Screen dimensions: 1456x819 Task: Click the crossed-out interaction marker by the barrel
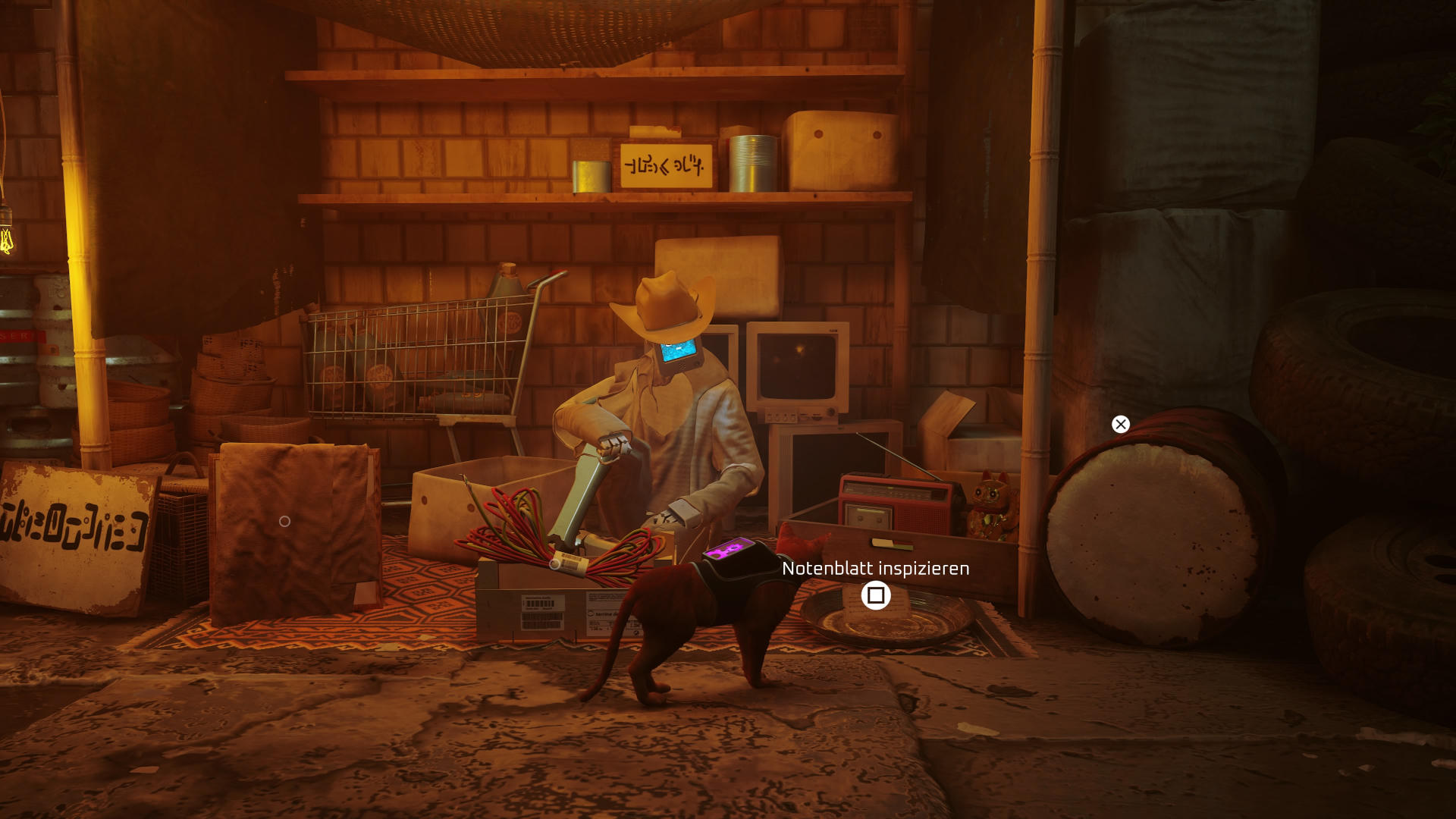(1120, 425)
